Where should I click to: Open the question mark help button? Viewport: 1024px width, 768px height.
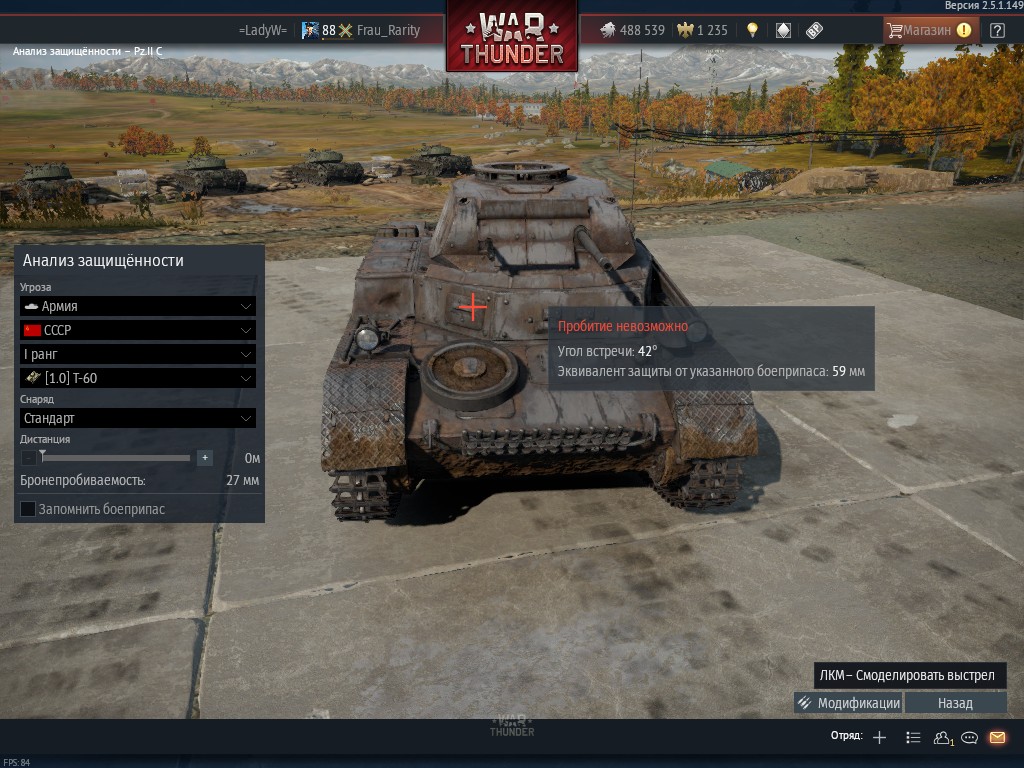tap(997, 30)
